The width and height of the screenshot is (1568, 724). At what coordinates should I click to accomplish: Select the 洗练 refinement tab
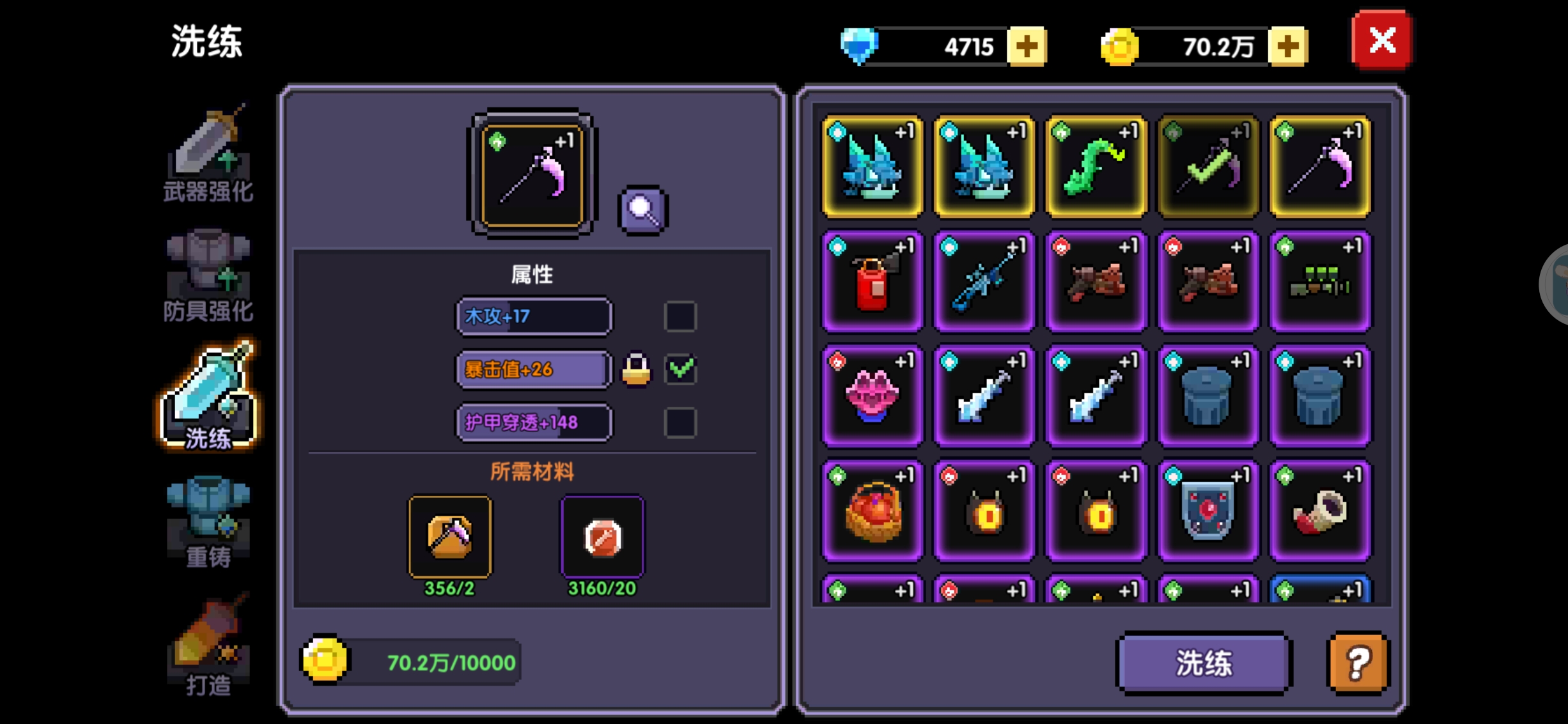[x=208, y=397]
